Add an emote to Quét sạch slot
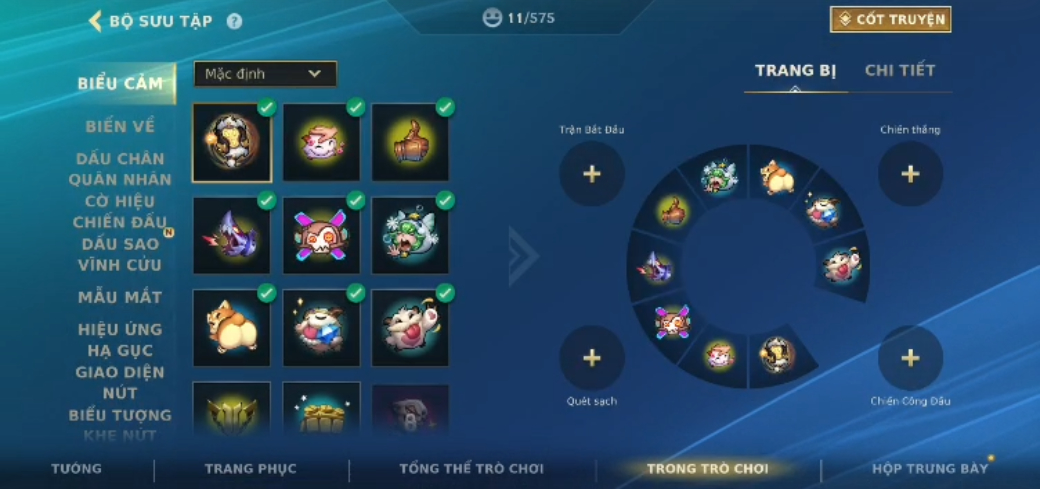The image size is (1040, 489). 592,357
